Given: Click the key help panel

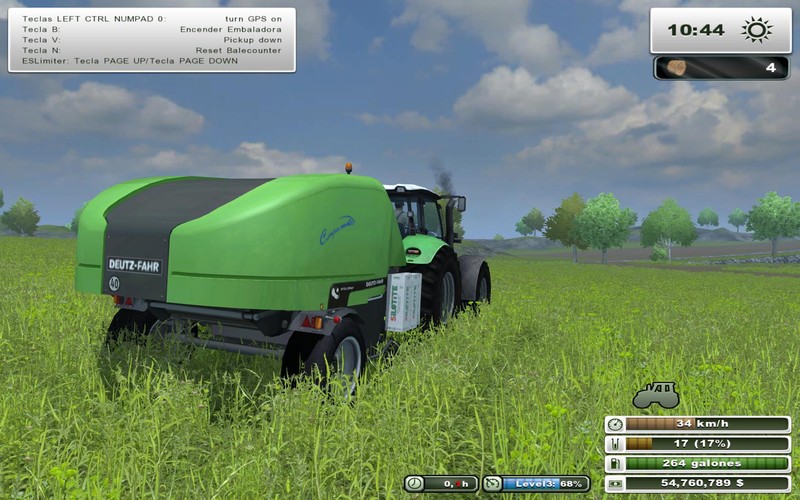Looking at the screenshot, I should [152, 40].
